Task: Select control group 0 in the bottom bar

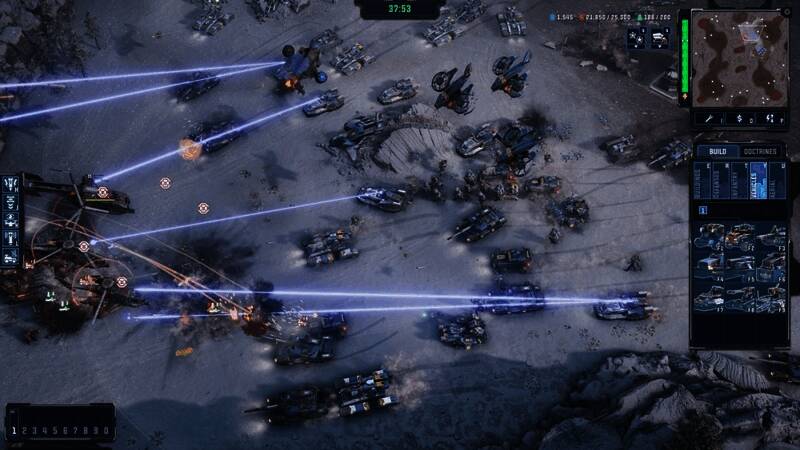Action: coord(106,431)
